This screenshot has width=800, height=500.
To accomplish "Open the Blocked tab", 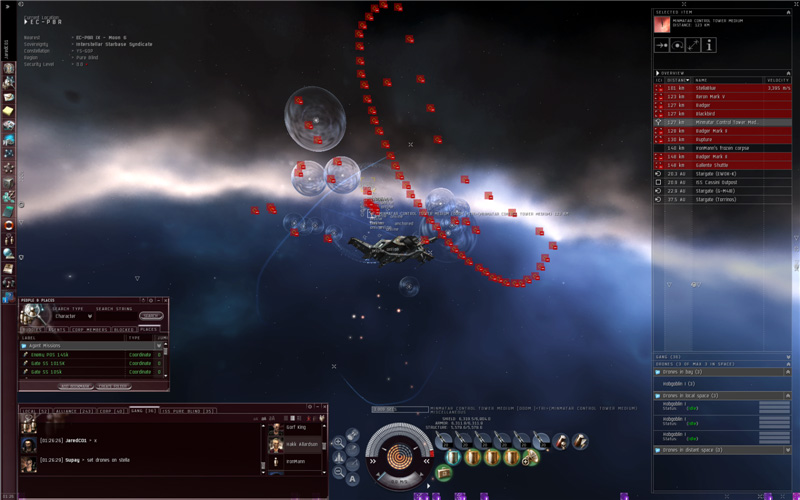I will coord(124,329).
